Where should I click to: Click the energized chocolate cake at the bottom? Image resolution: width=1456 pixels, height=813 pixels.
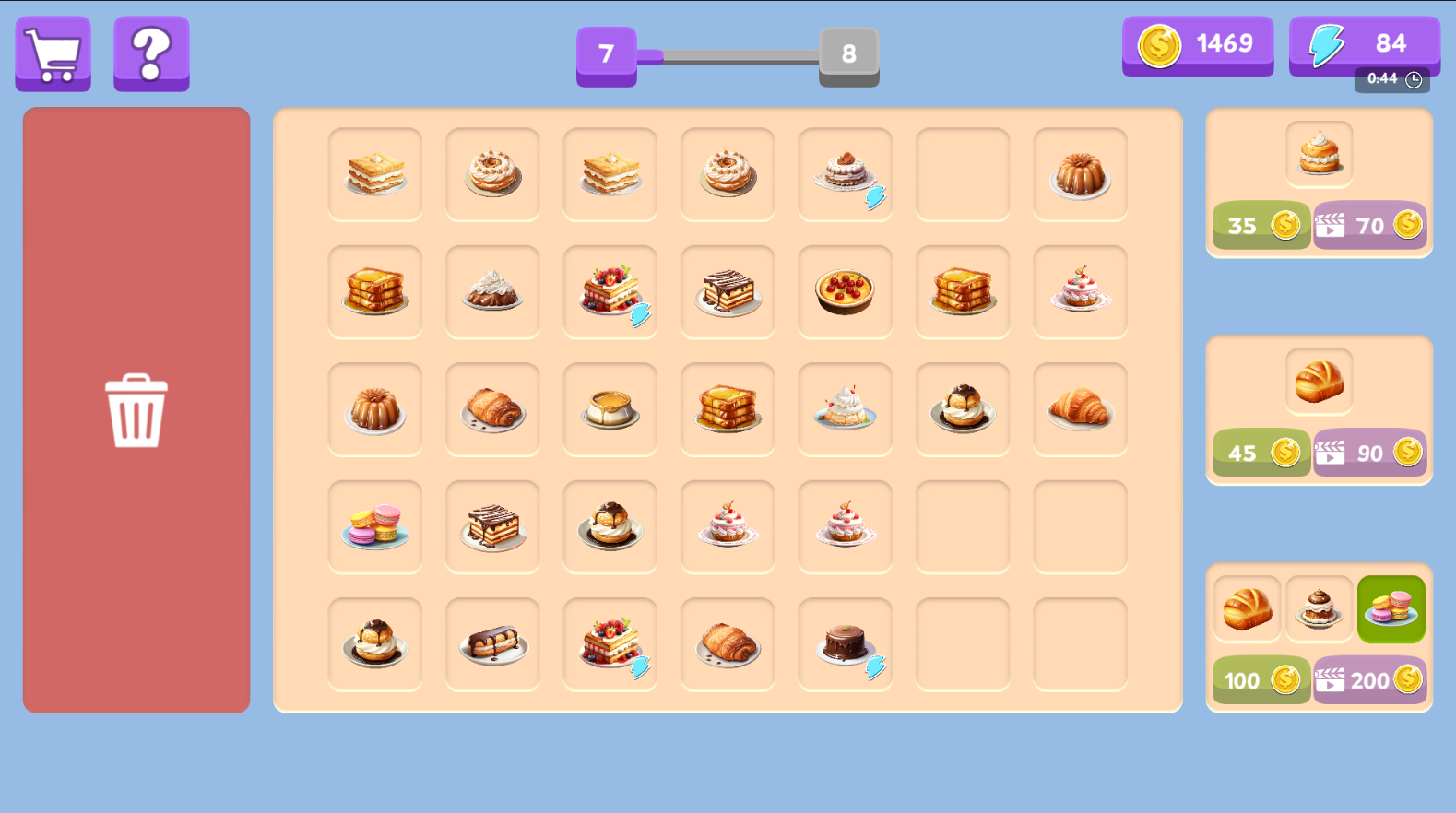[x=846, y=643]
